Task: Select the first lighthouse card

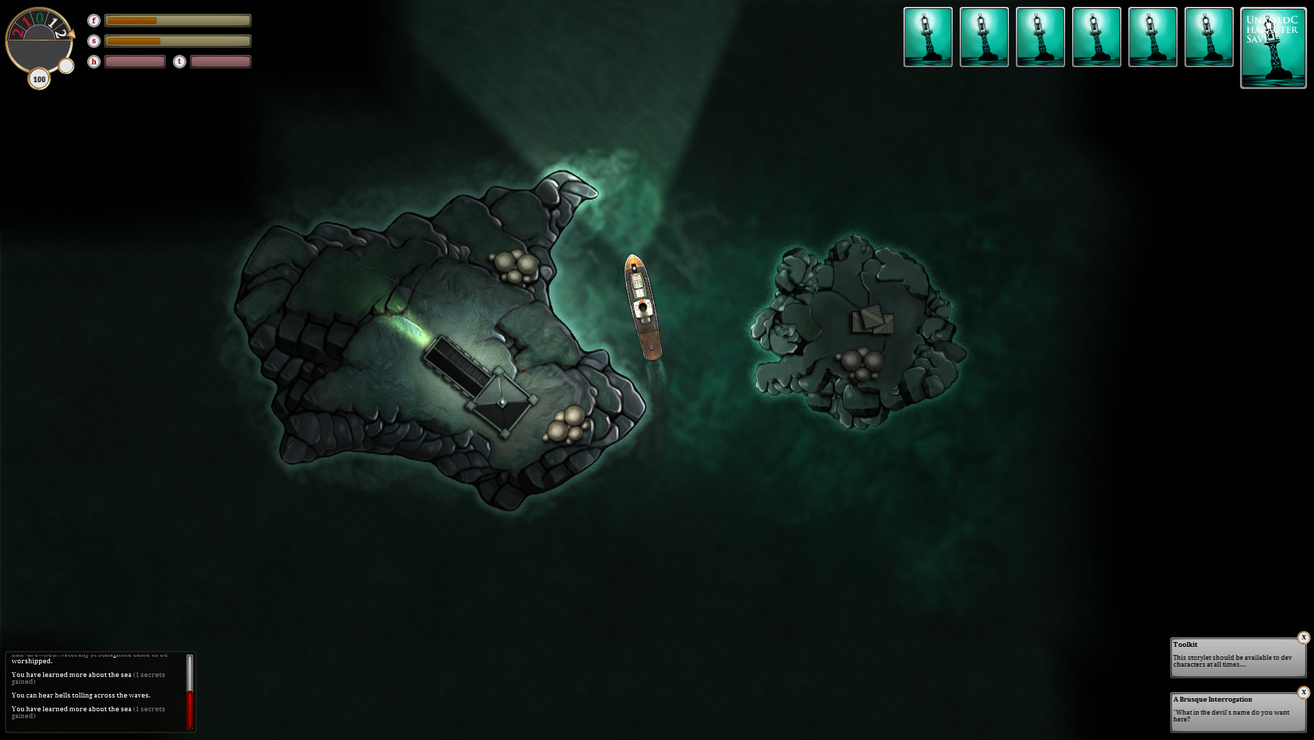Action: (928, 37)
